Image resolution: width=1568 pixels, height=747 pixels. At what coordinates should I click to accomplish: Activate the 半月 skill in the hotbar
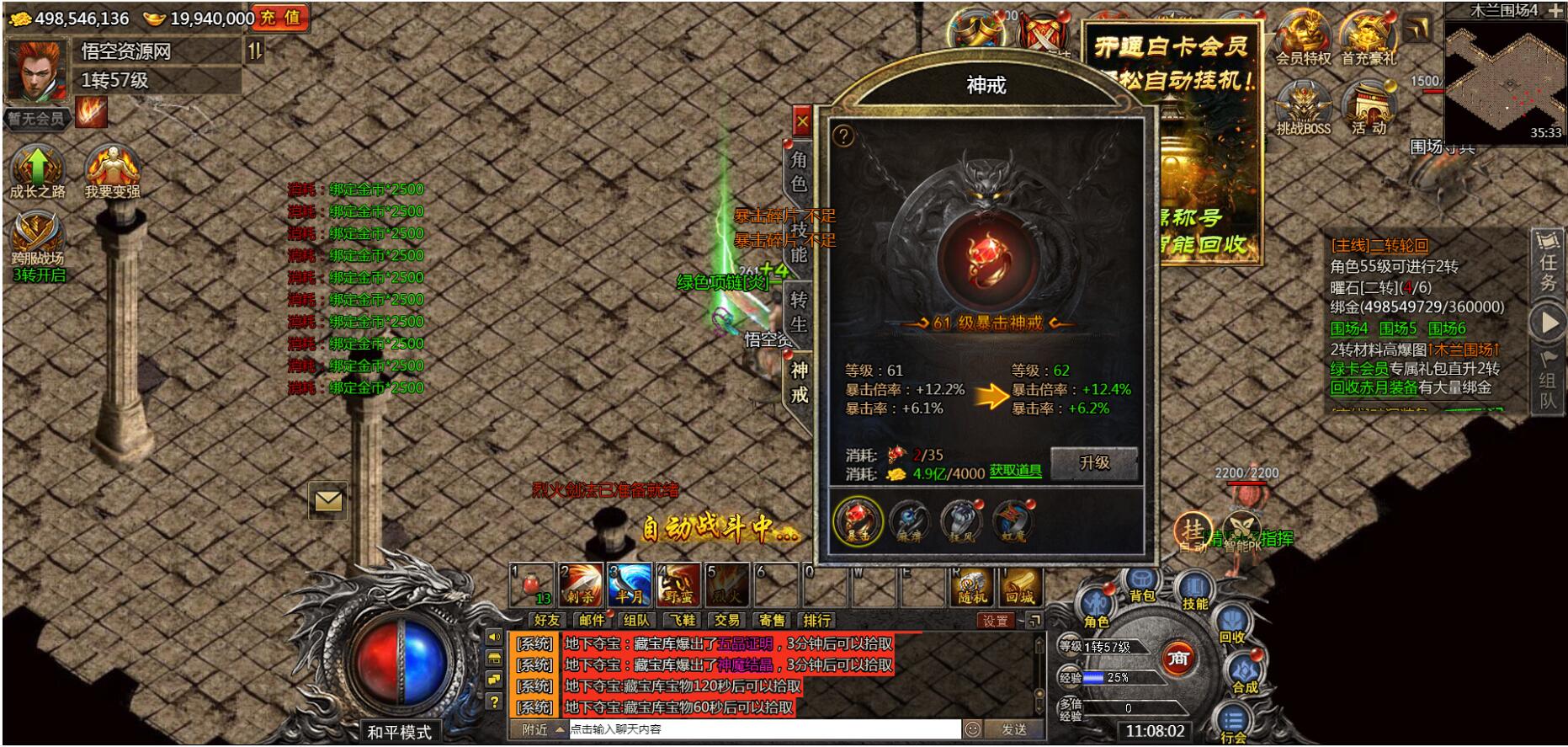630,584
